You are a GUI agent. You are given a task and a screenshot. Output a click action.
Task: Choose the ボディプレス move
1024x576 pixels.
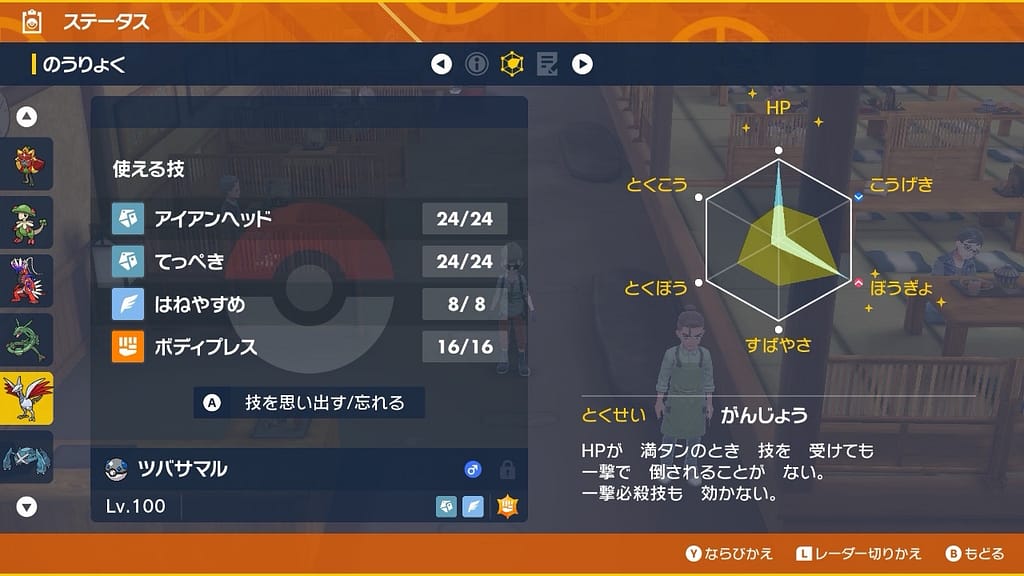coord(309,347)
